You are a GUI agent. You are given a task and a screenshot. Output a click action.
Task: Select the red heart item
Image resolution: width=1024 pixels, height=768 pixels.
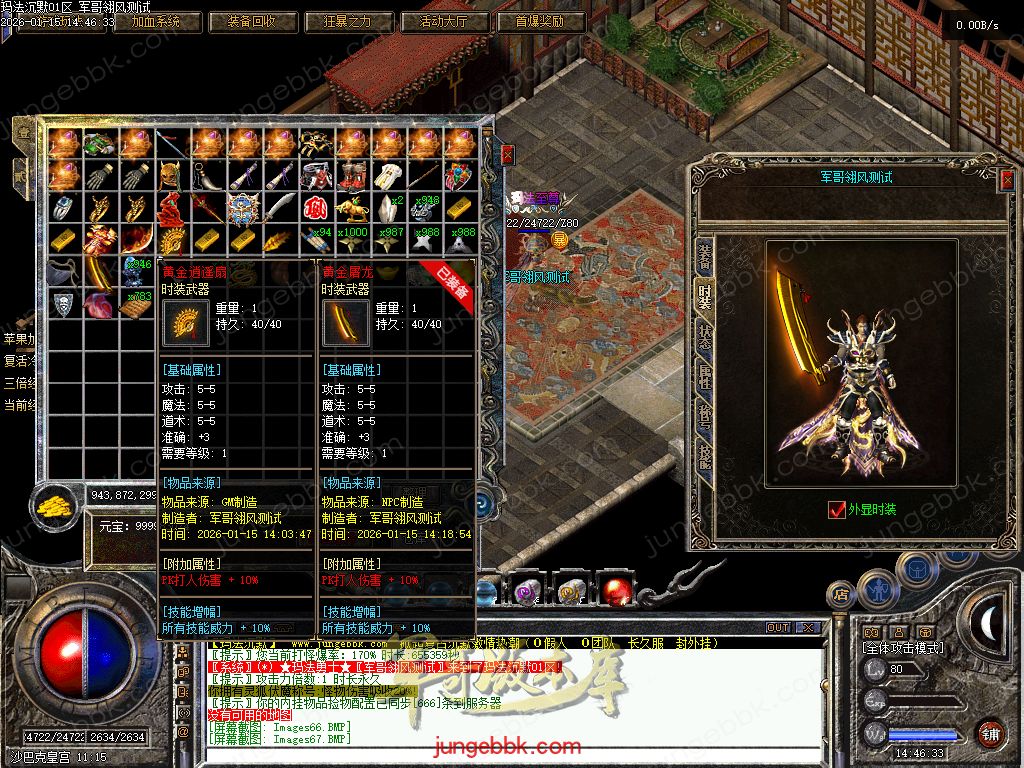click(99, 304)
